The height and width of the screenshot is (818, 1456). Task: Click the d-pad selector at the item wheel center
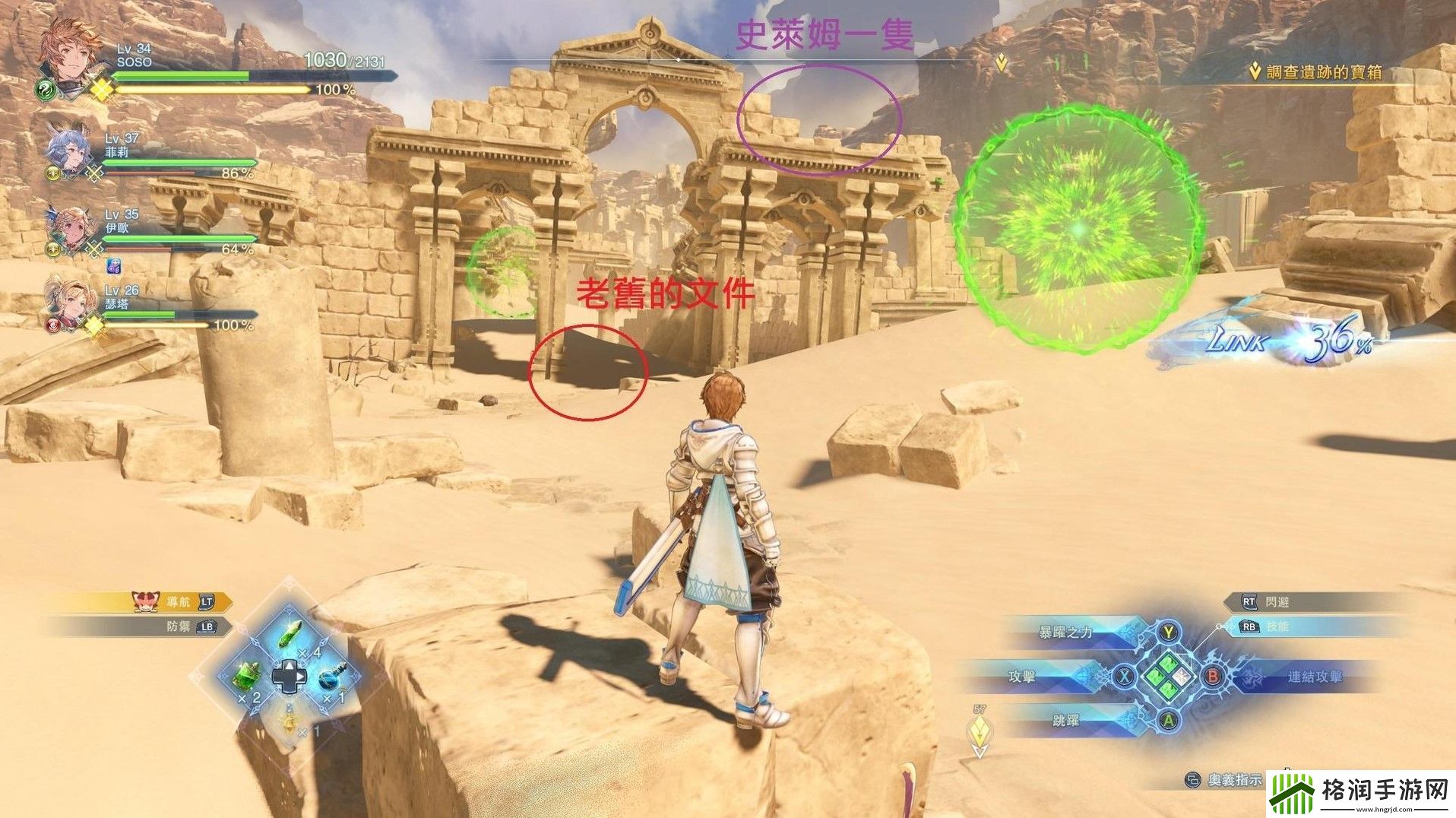click(x=292, y=677)
